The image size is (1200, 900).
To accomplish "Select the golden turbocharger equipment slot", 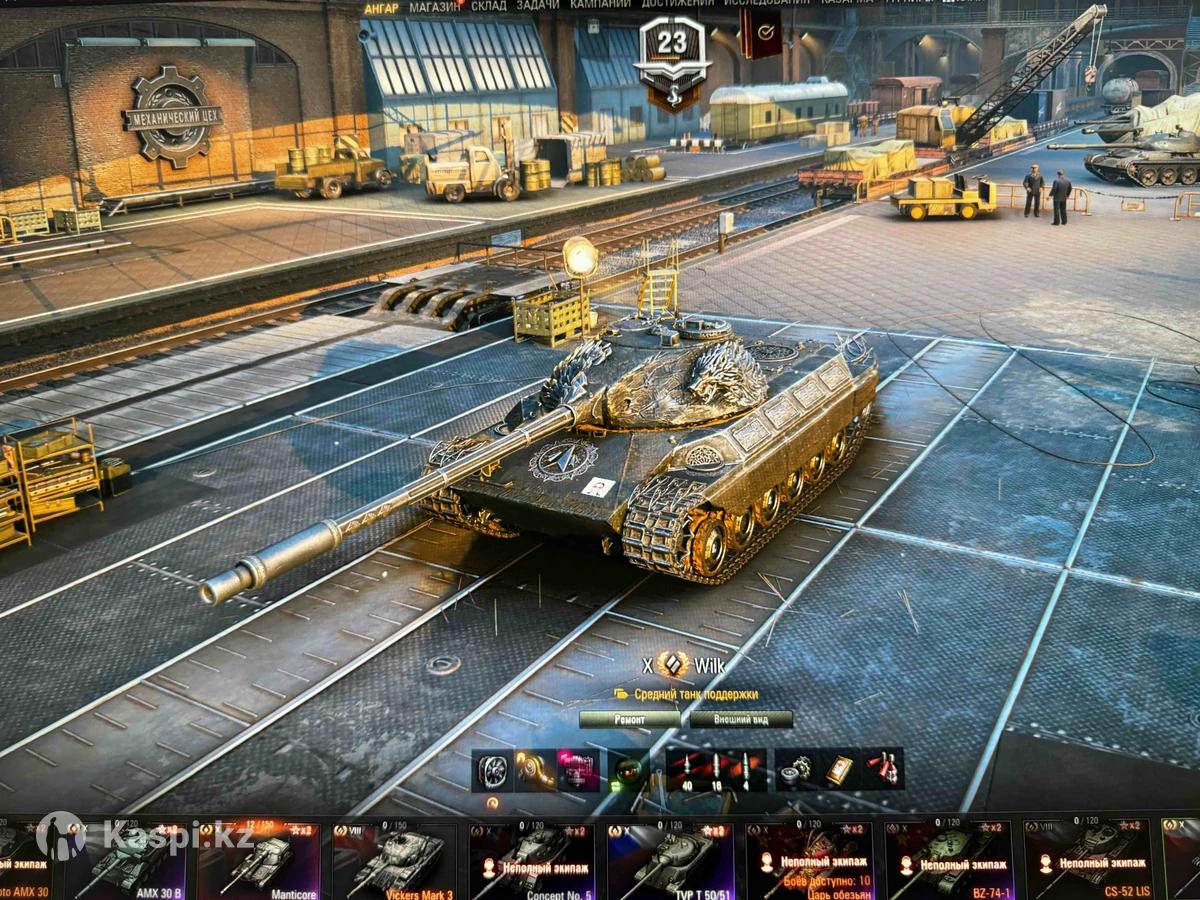I will tap(535, 769).
